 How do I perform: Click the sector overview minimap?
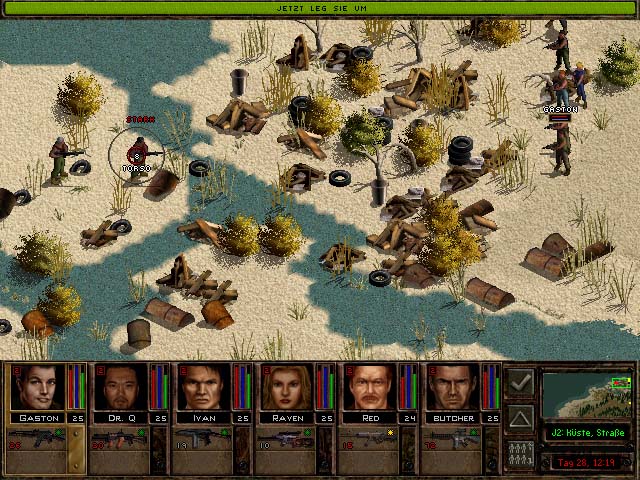[x=588, y=394]
